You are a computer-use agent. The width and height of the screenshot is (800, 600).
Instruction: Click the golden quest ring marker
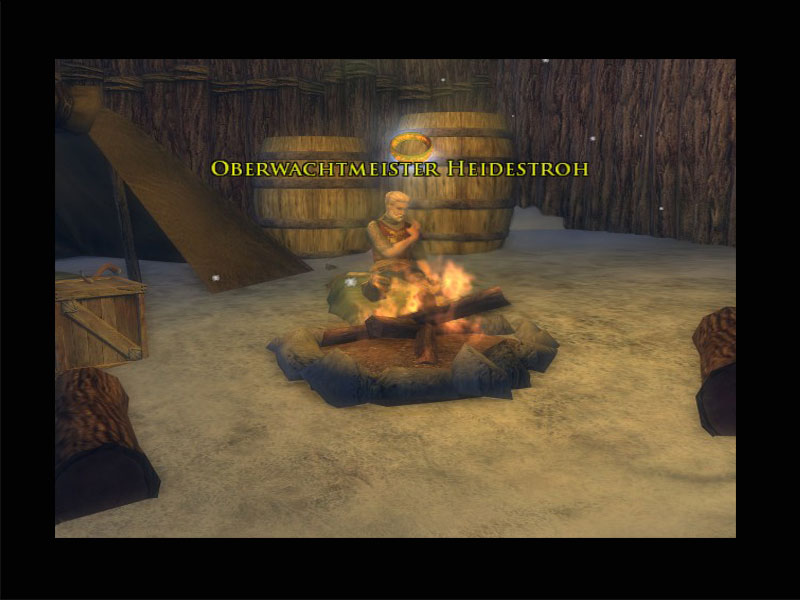(x=410, y=147)
